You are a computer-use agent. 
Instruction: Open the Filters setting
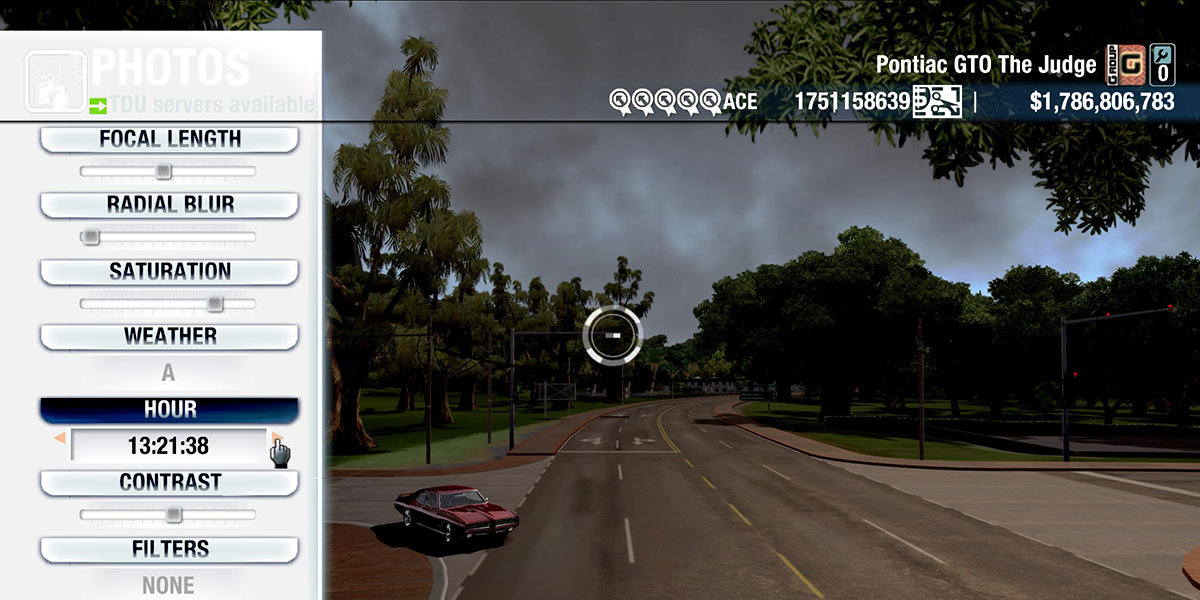click(x=169, y=550)
